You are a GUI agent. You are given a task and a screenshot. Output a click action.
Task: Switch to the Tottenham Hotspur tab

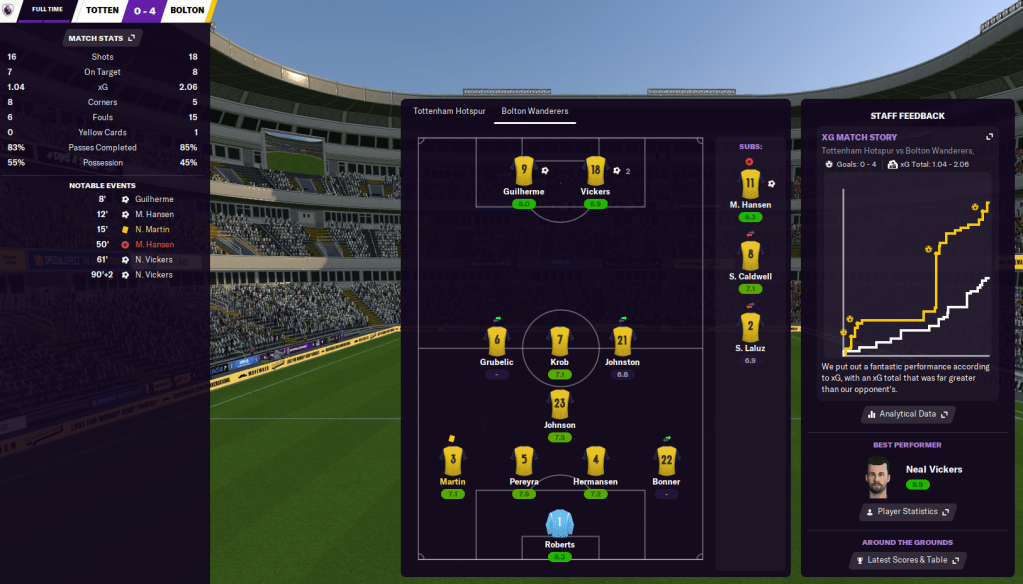point(448,112)
